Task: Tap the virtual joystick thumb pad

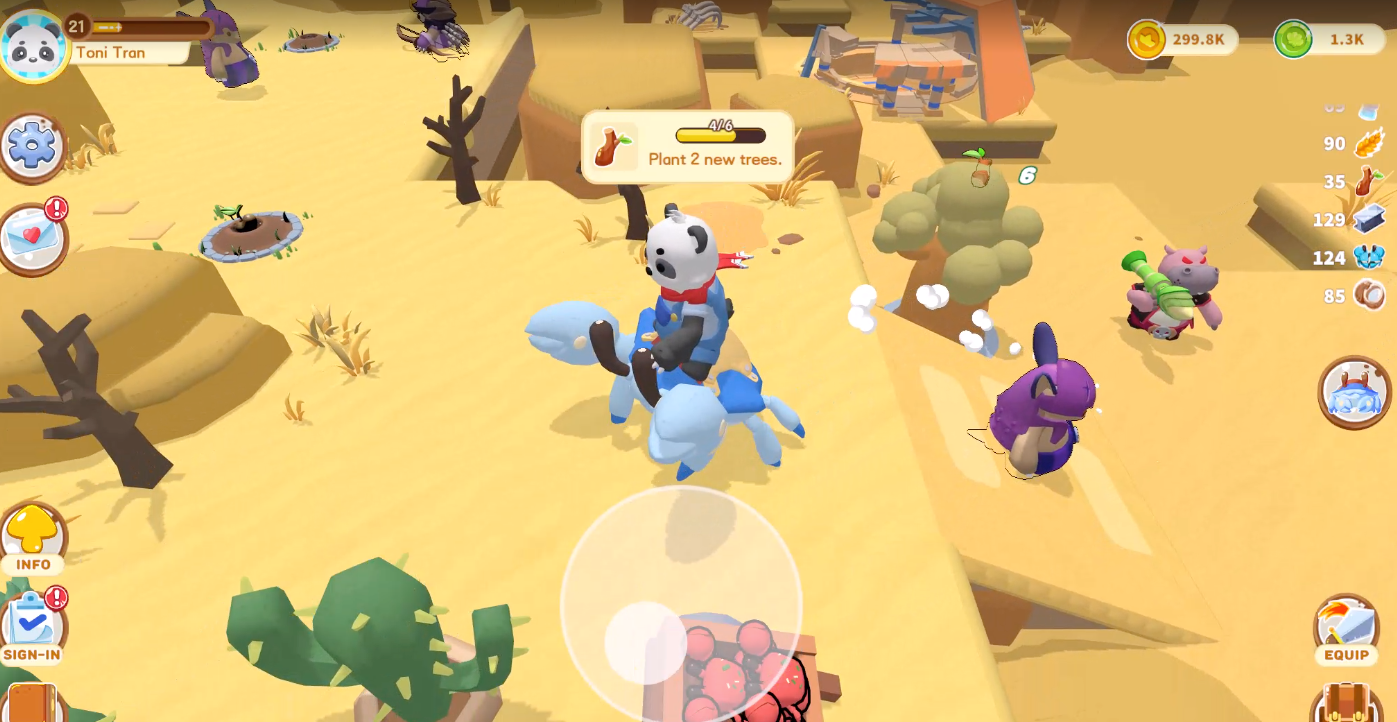Action: 645,641
